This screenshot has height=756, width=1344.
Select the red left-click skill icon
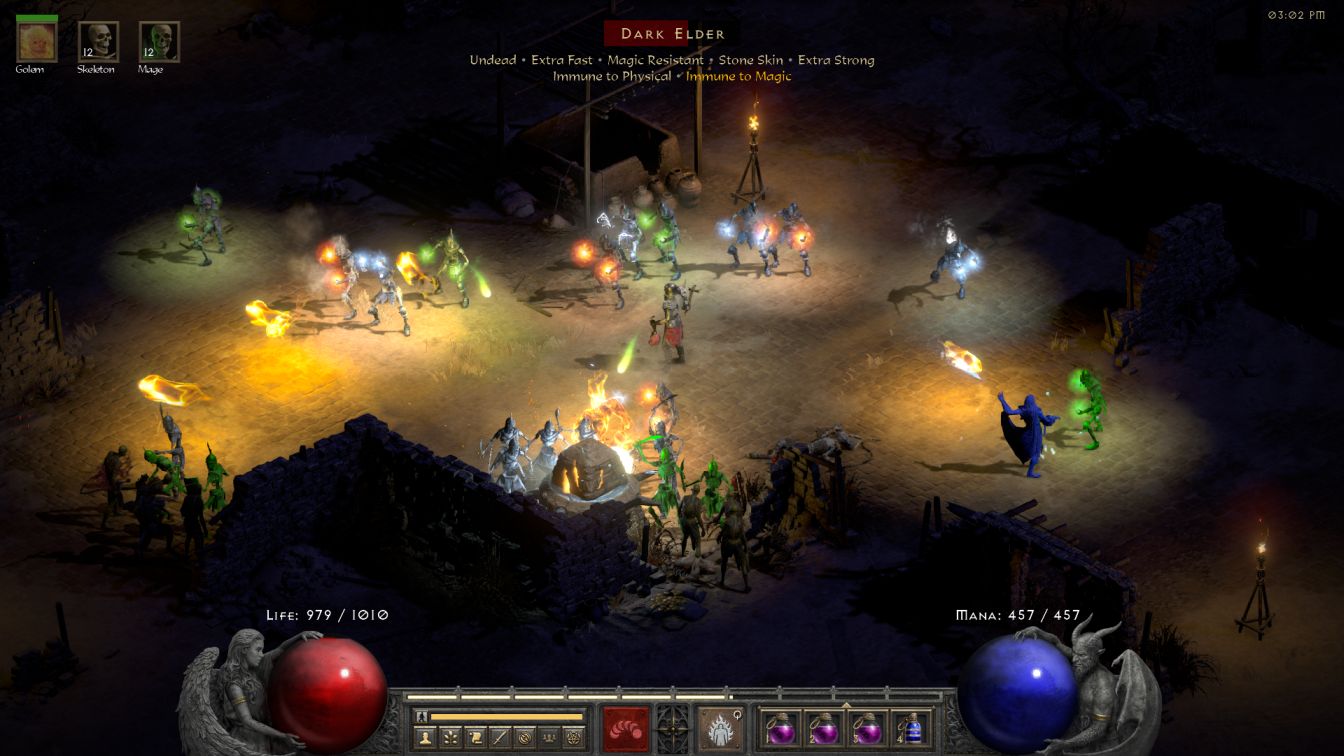(x=626, y=727)
